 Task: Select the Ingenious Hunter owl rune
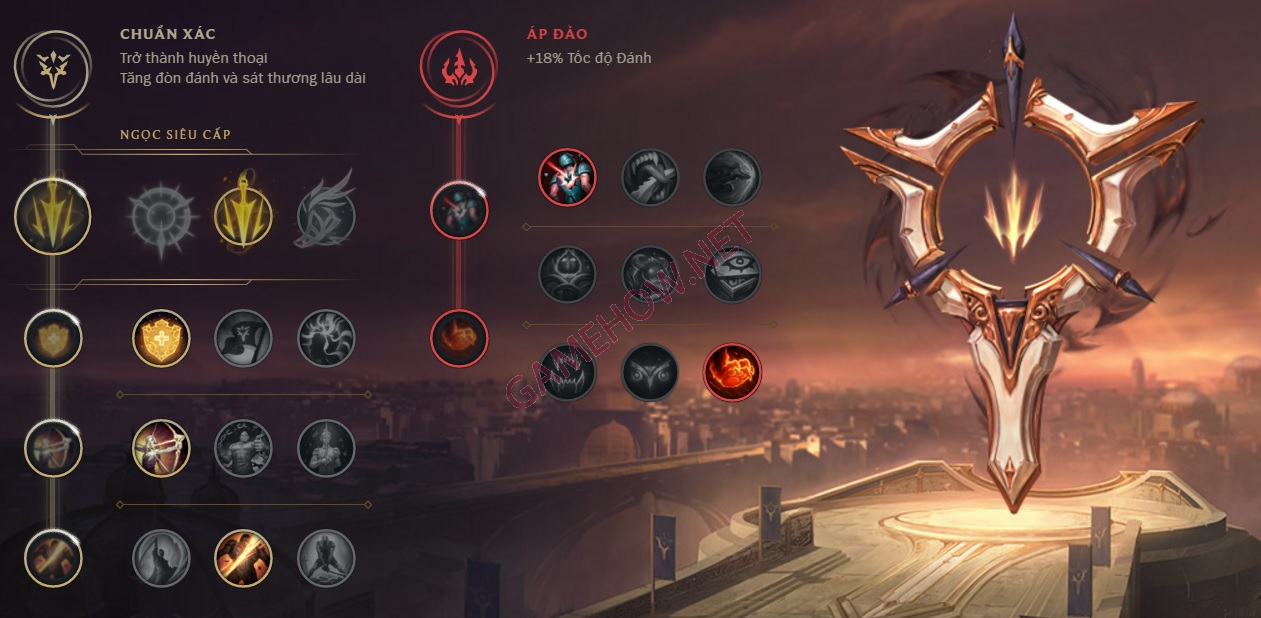coord(650,373)
